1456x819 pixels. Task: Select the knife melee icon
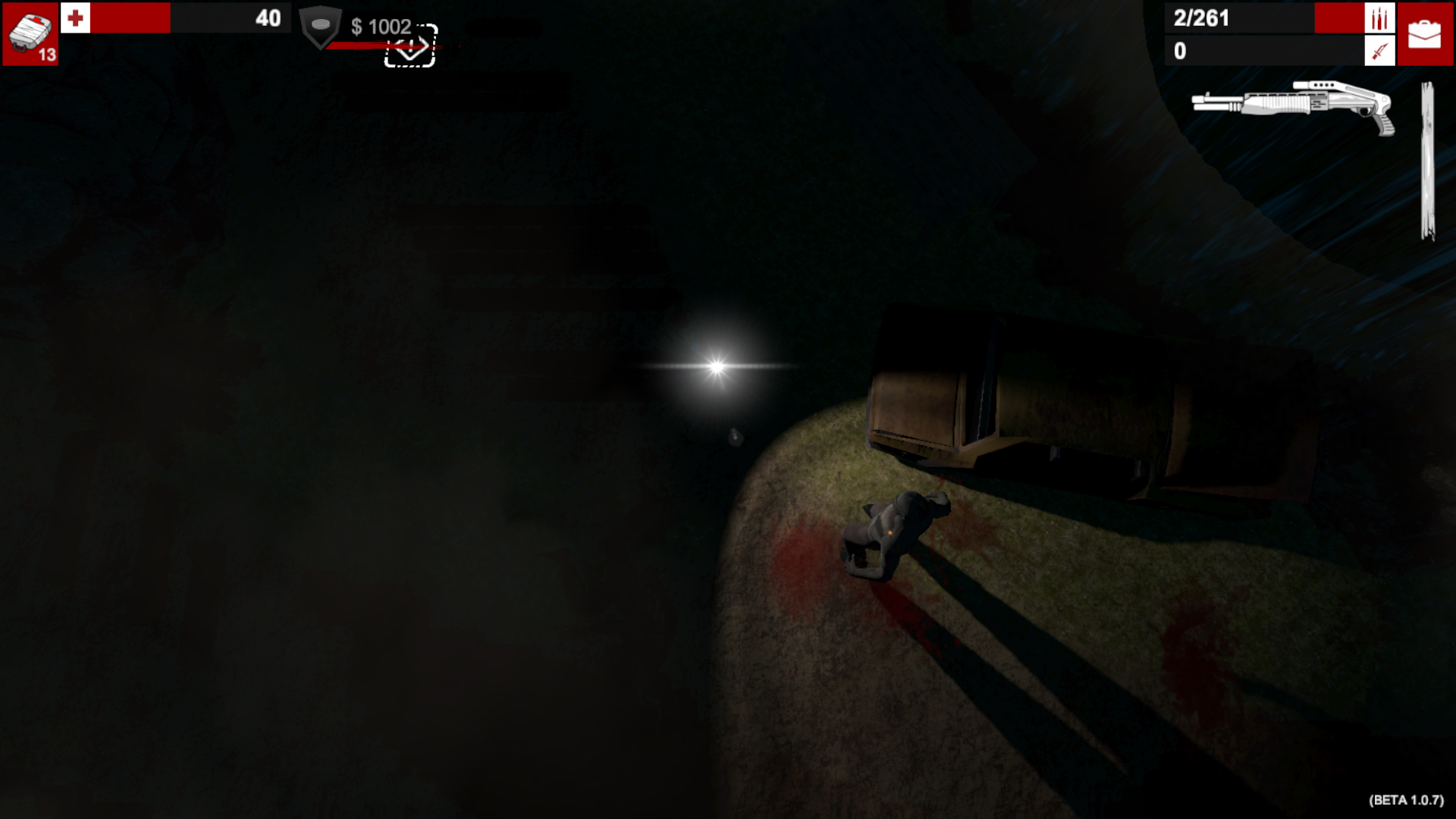[1379, 52]
